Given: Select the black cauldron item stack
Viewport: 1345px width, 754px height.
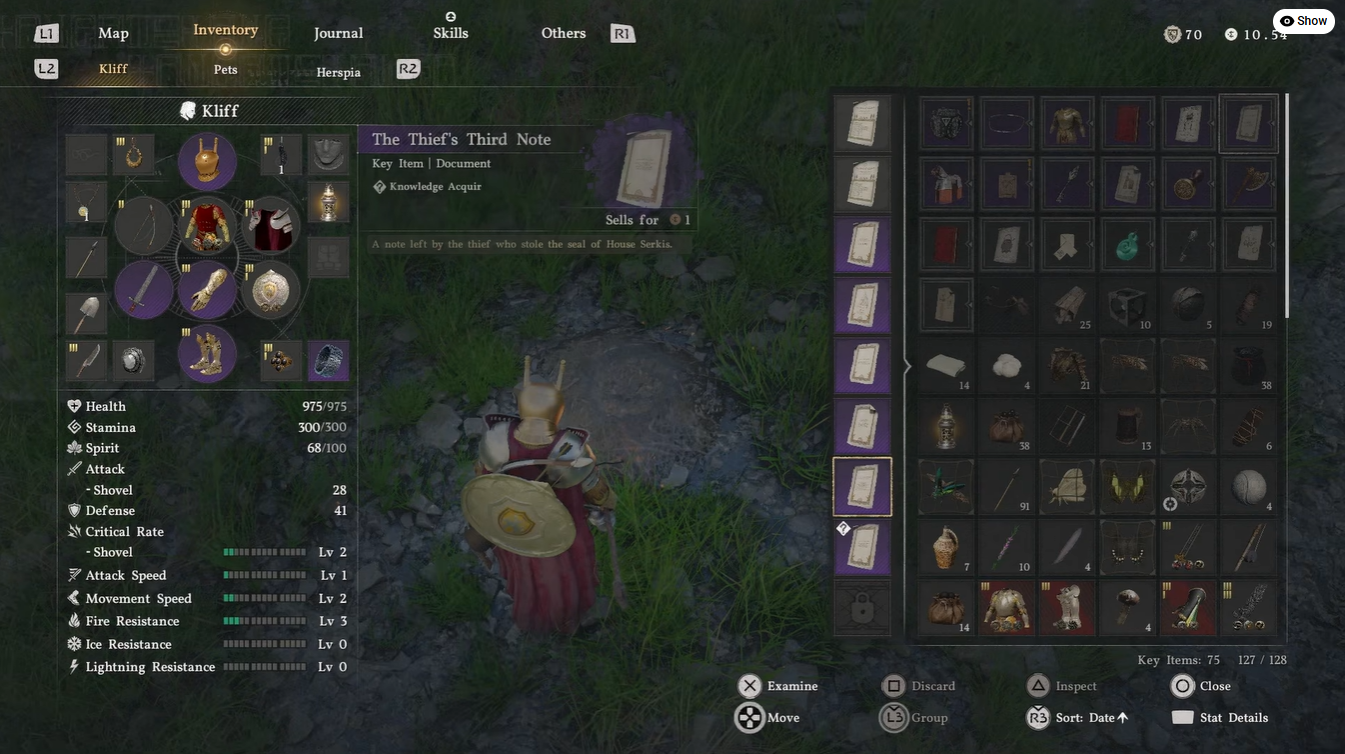Looking at the screenshot, I should [x=1248, y=366].
